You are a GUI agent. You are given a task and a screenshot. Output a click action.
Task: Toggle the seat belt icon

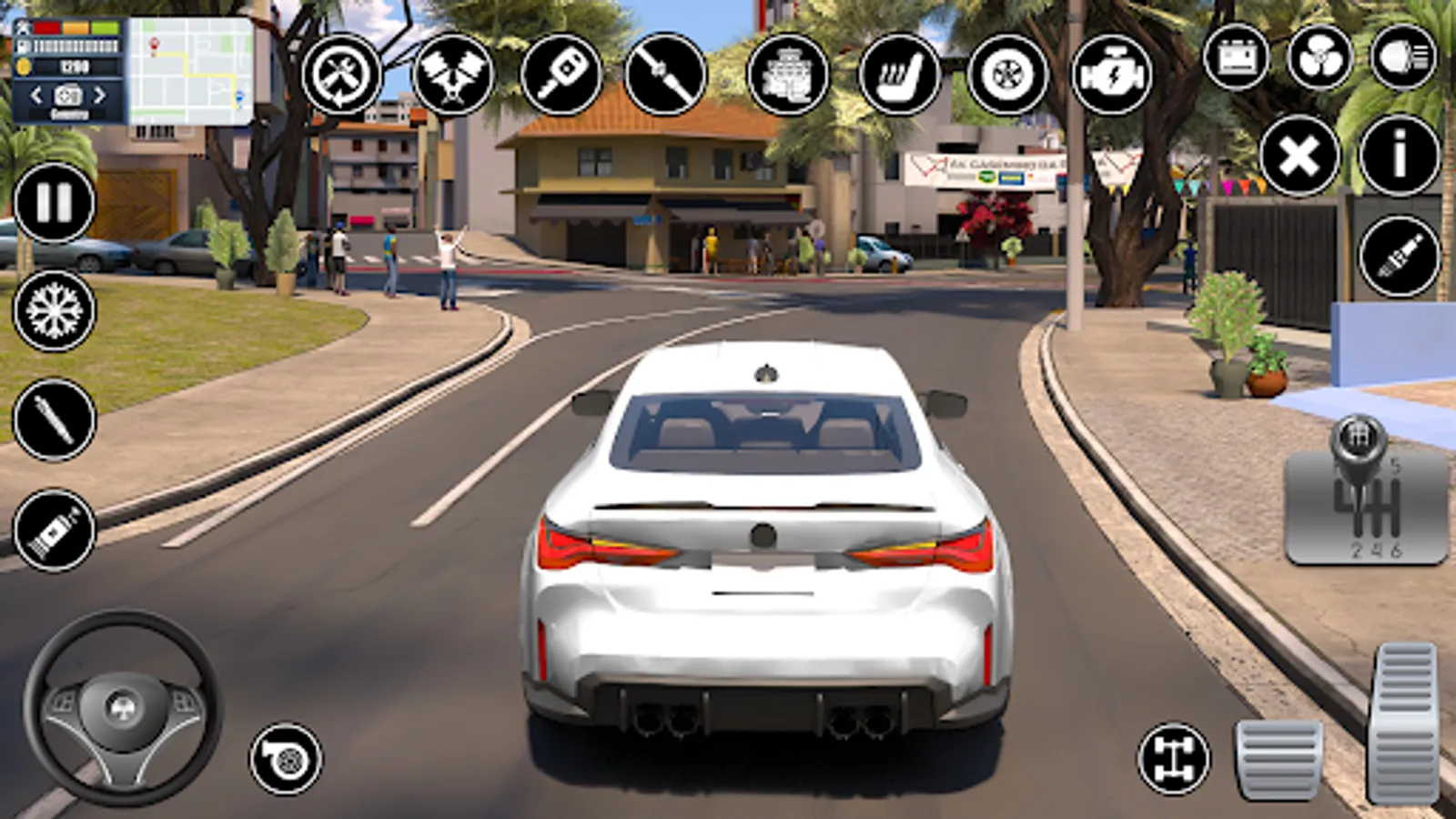point(665,74)
